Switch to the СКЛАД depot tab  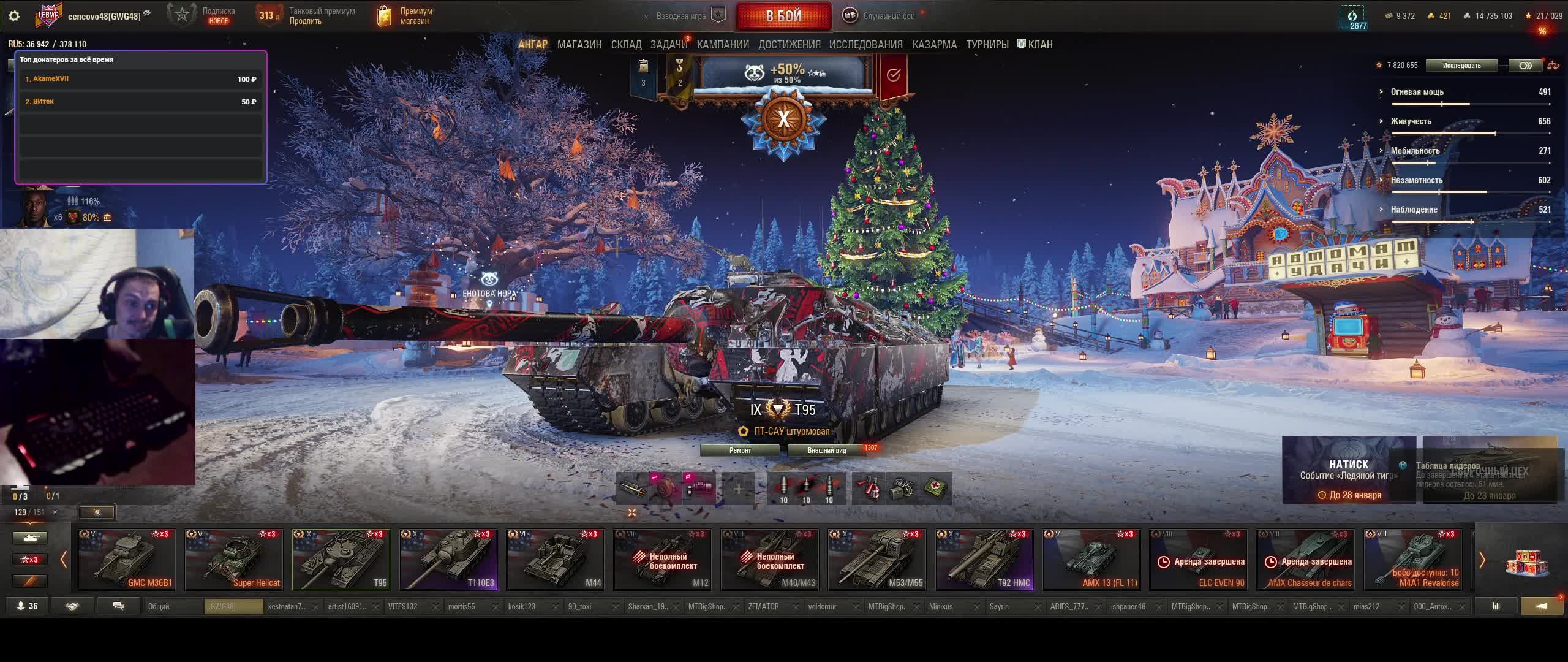coord(626,45)
